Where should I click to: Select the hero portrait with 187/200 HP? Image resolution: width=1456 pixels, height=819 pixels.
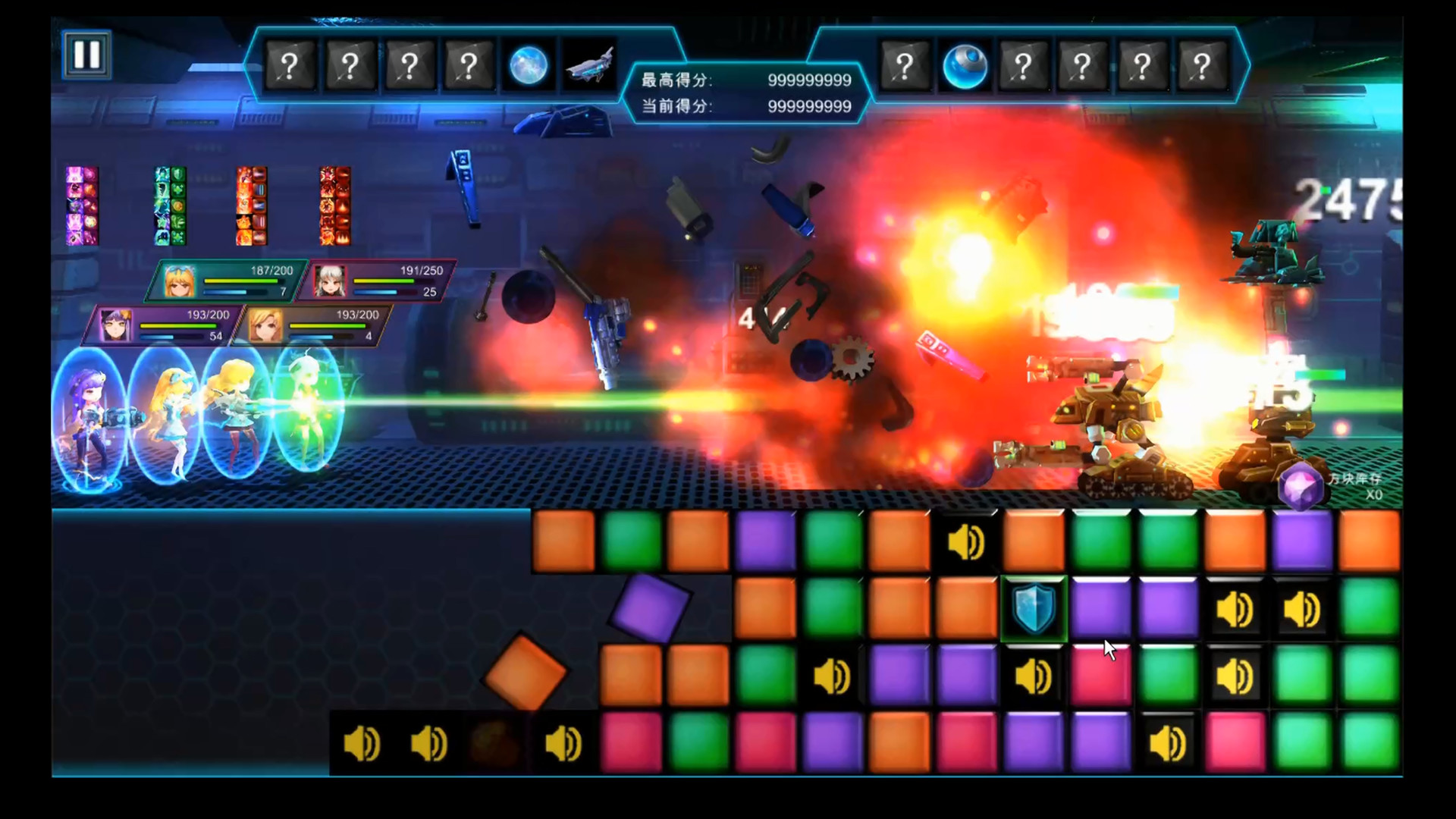[180, 281]
